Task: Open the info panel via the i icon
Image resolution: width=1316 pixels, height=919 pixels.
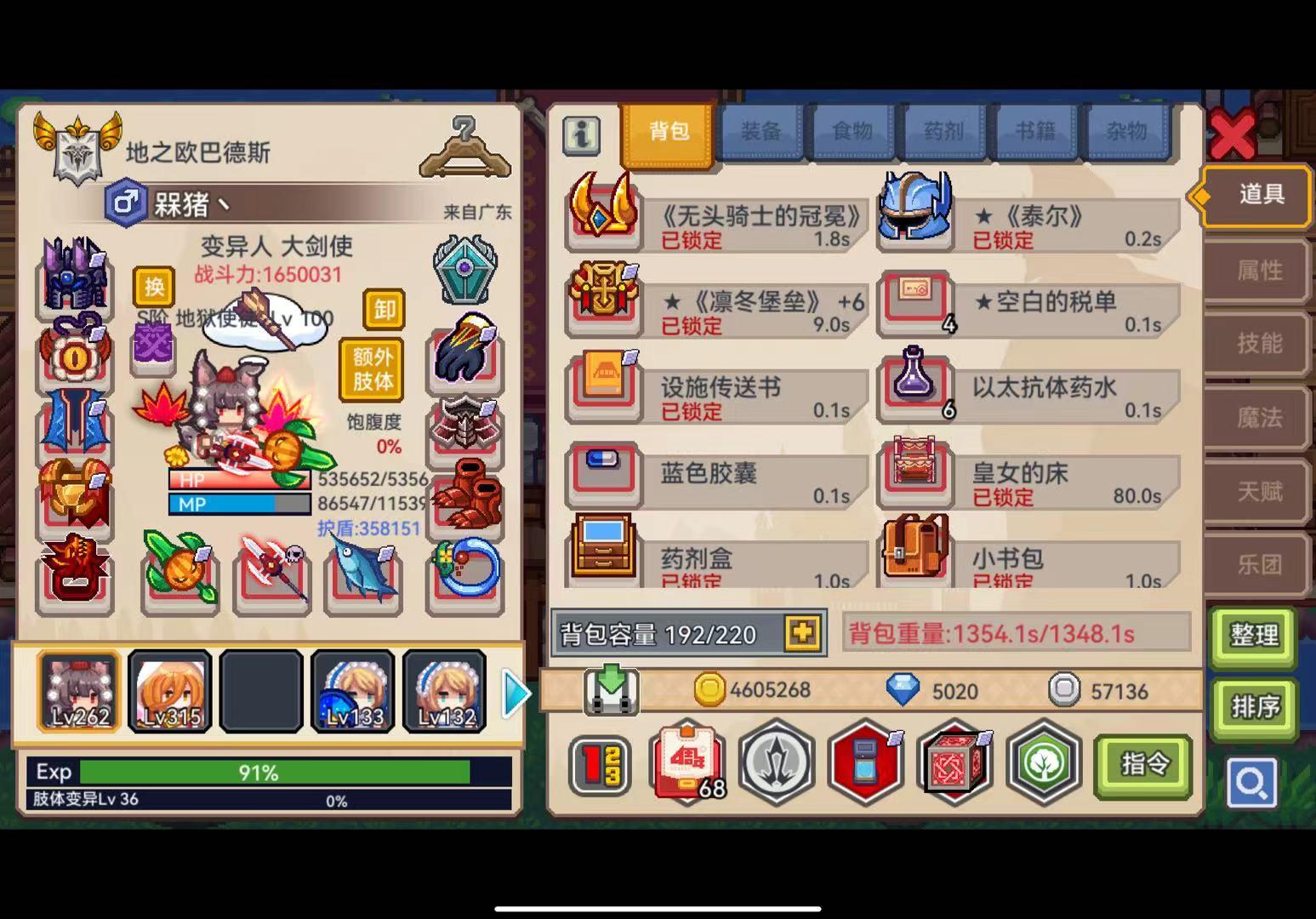Action: 582,136
